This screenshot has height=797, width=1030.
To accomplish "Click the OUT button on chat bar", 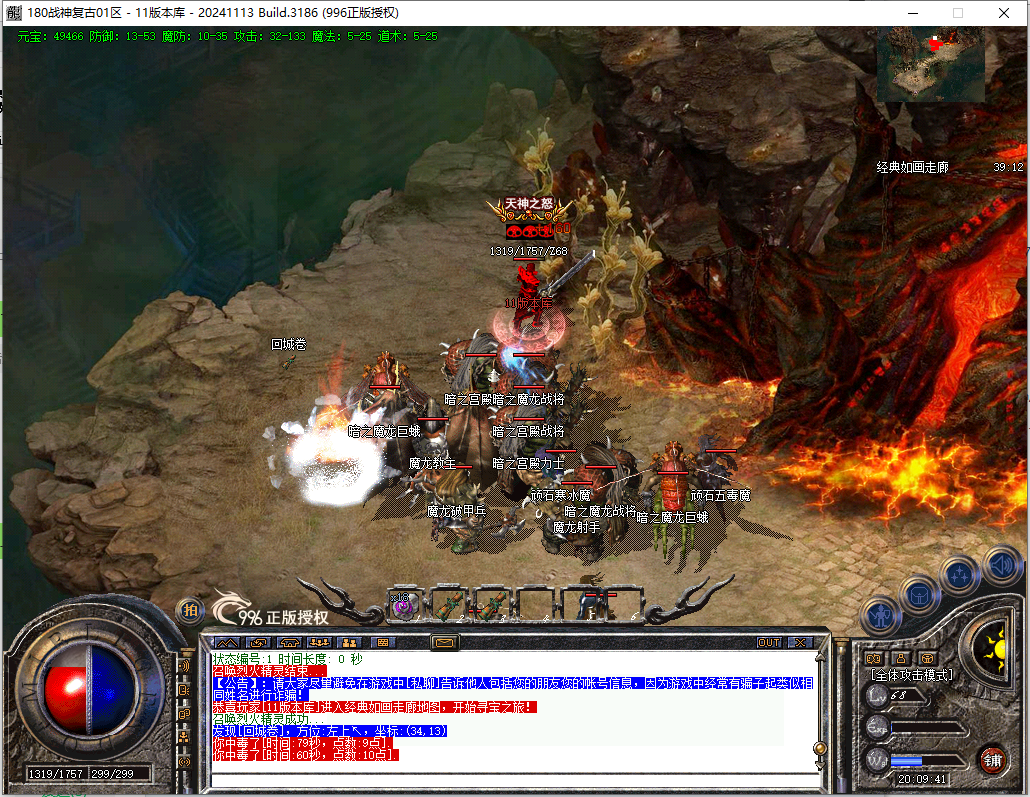I will 769,642.
